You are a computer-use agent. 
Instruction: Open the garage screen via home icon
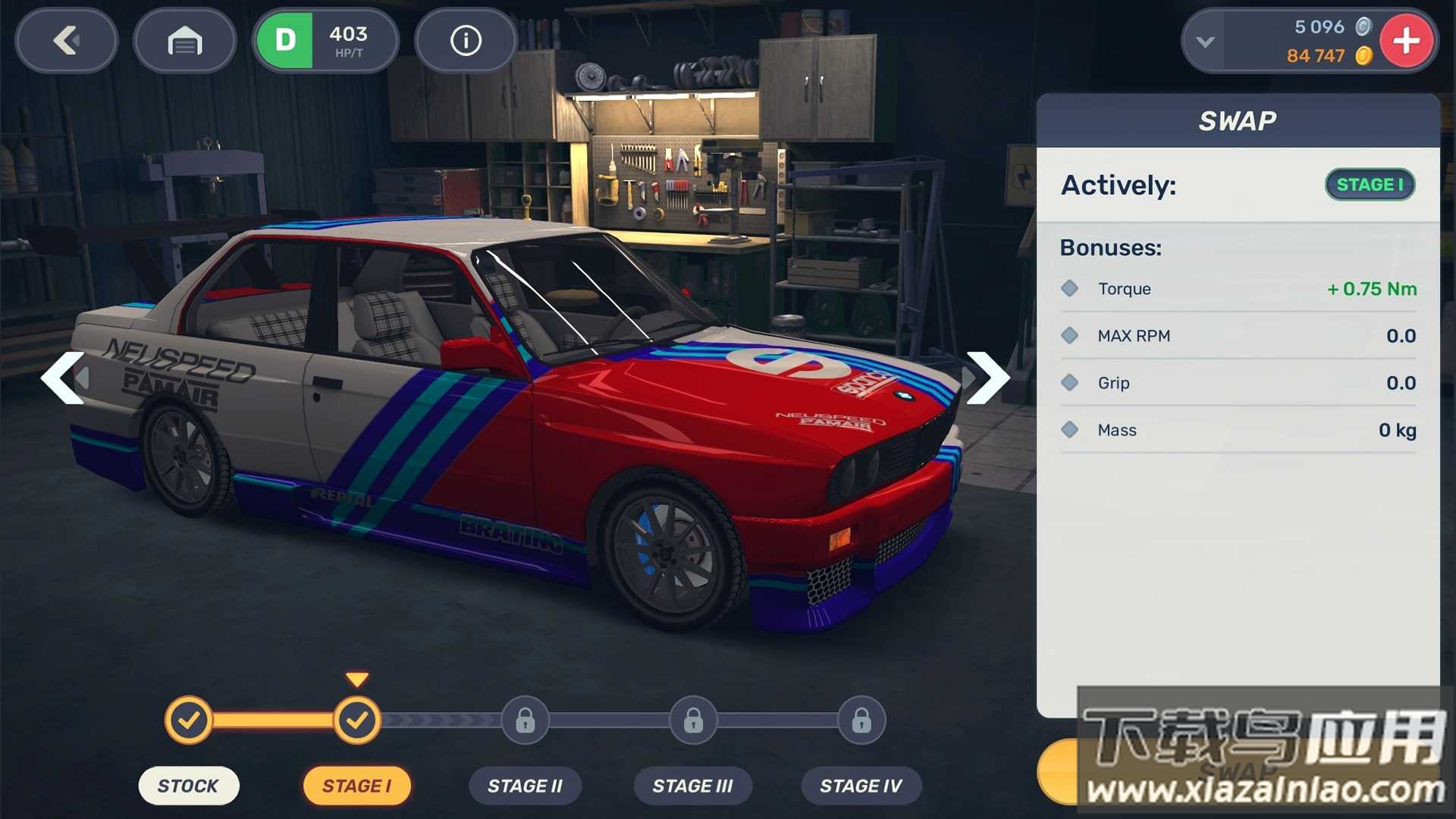184,41
